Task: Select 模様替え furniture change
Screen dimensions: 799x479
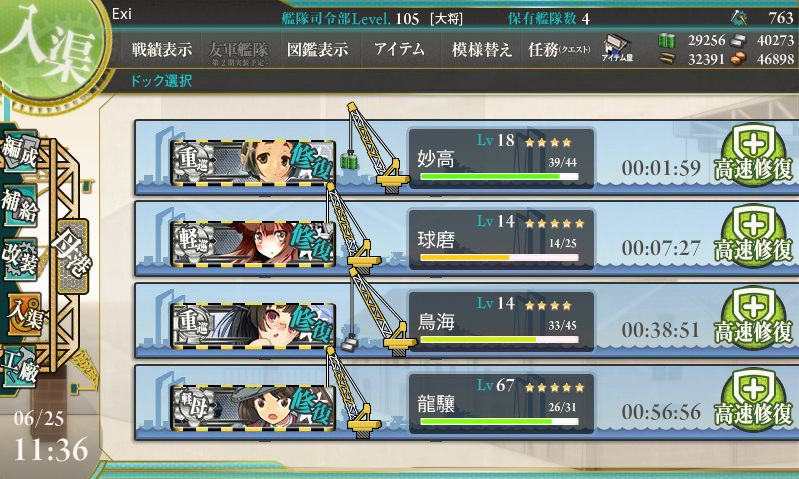Action: coord(480,50)
